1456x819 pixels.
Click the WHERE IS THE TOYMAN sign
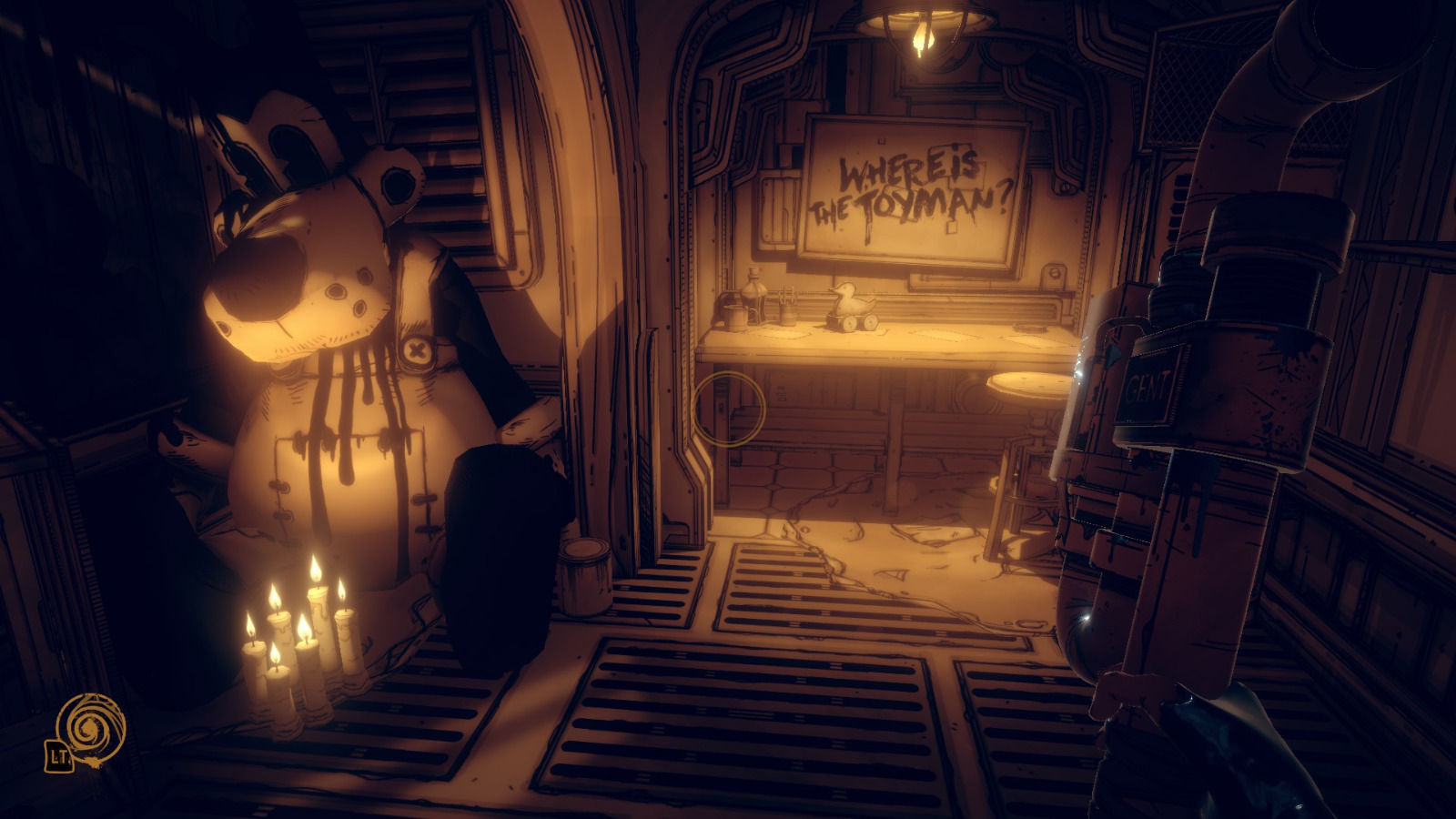[x=910, y=187]
